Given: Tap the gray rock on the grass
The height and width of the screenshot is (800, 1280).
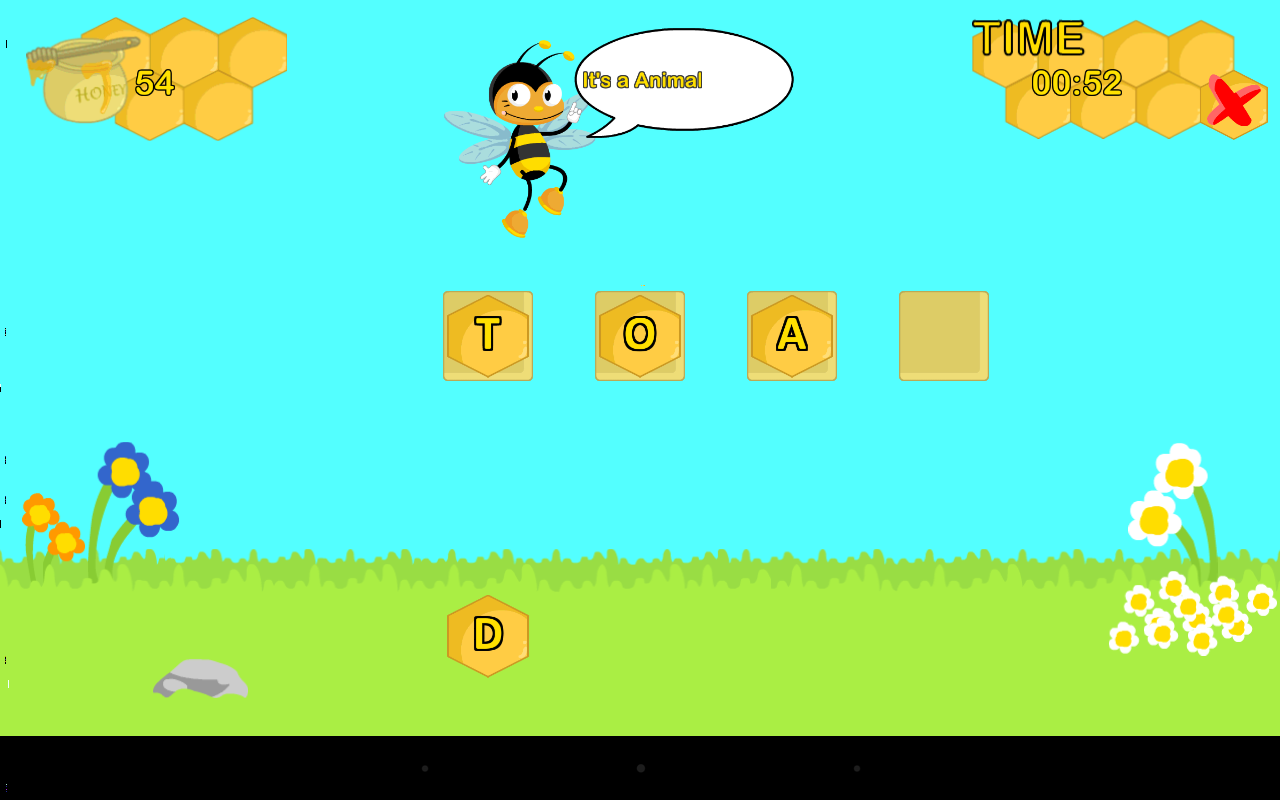Looking at the screenshot, I should [200, 680].
